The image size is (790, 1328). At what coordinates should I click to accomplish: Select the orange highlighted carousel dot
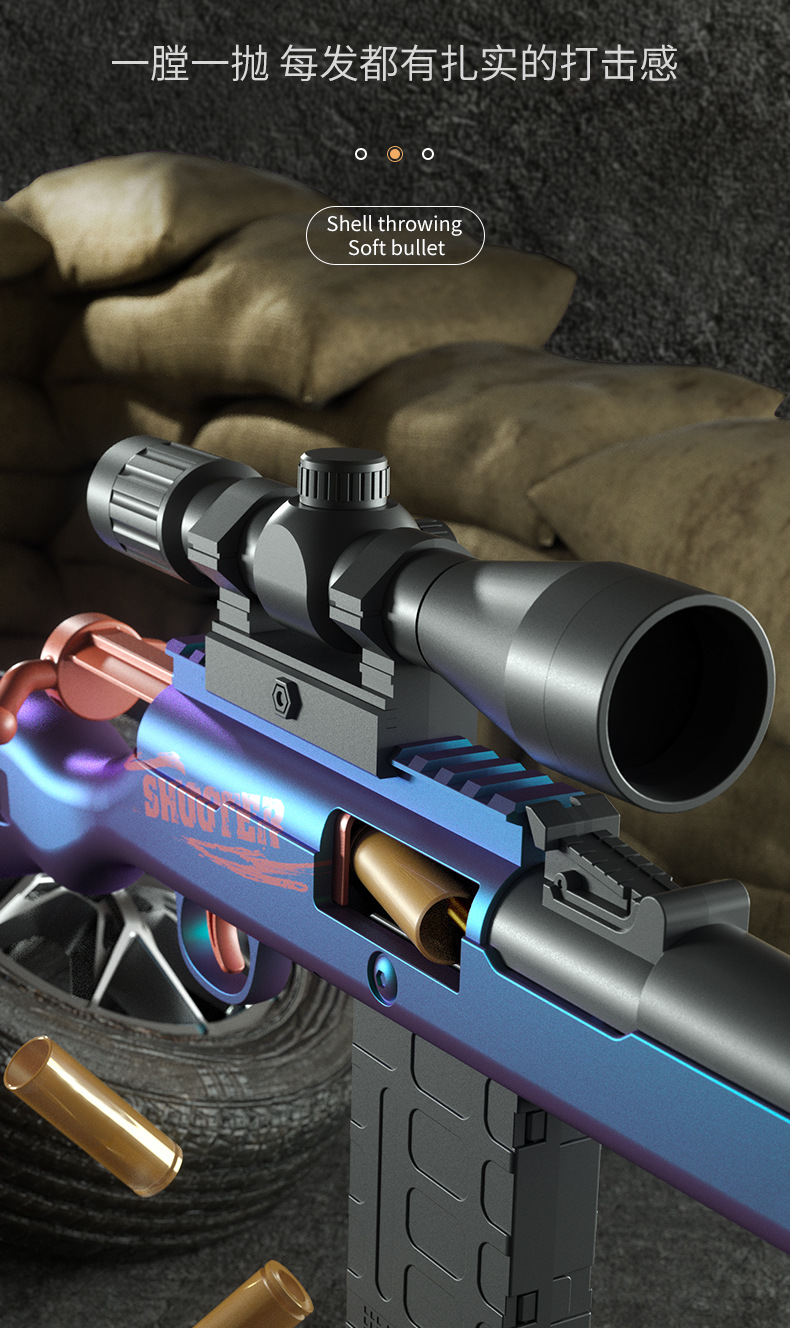395,154
